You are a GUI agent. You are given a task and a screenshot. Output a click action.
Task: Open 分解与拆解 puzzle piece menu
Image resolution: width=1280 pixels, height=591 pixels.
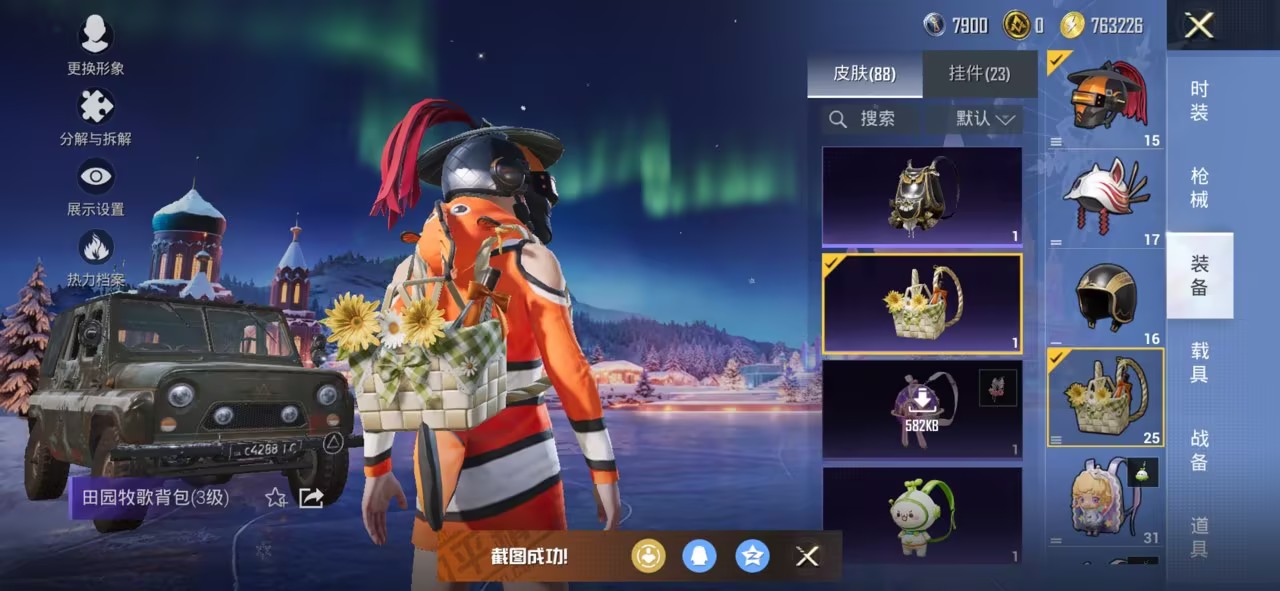[x=95, y=107]
